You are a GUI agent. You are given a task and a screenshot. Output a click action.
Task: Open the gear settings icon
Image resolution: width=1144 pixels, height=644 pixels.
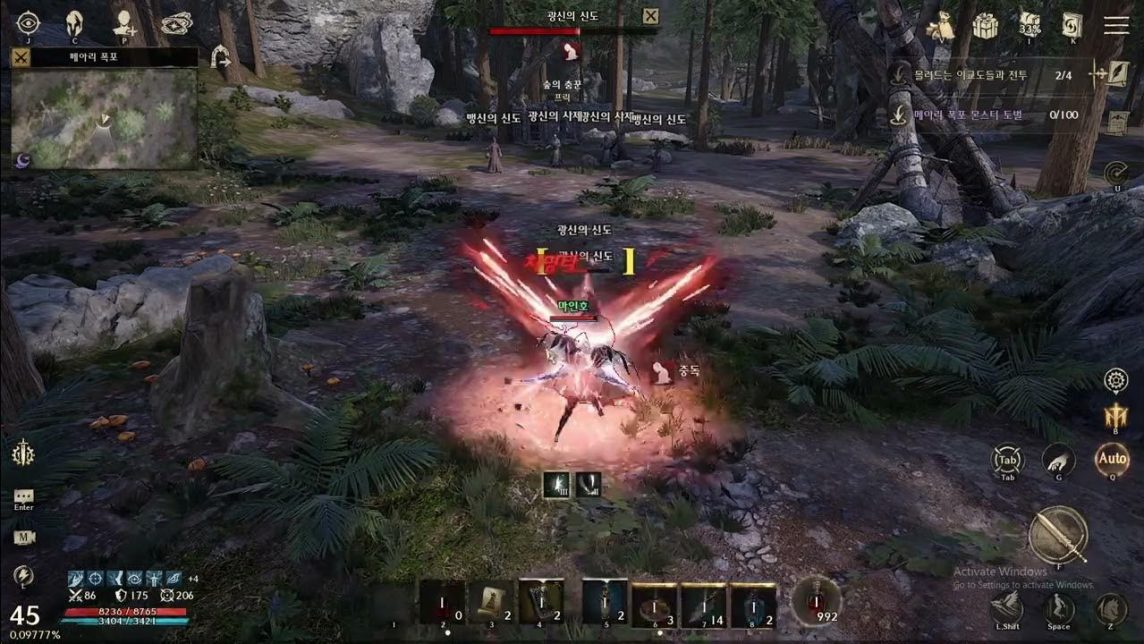tap(1115, 380)
